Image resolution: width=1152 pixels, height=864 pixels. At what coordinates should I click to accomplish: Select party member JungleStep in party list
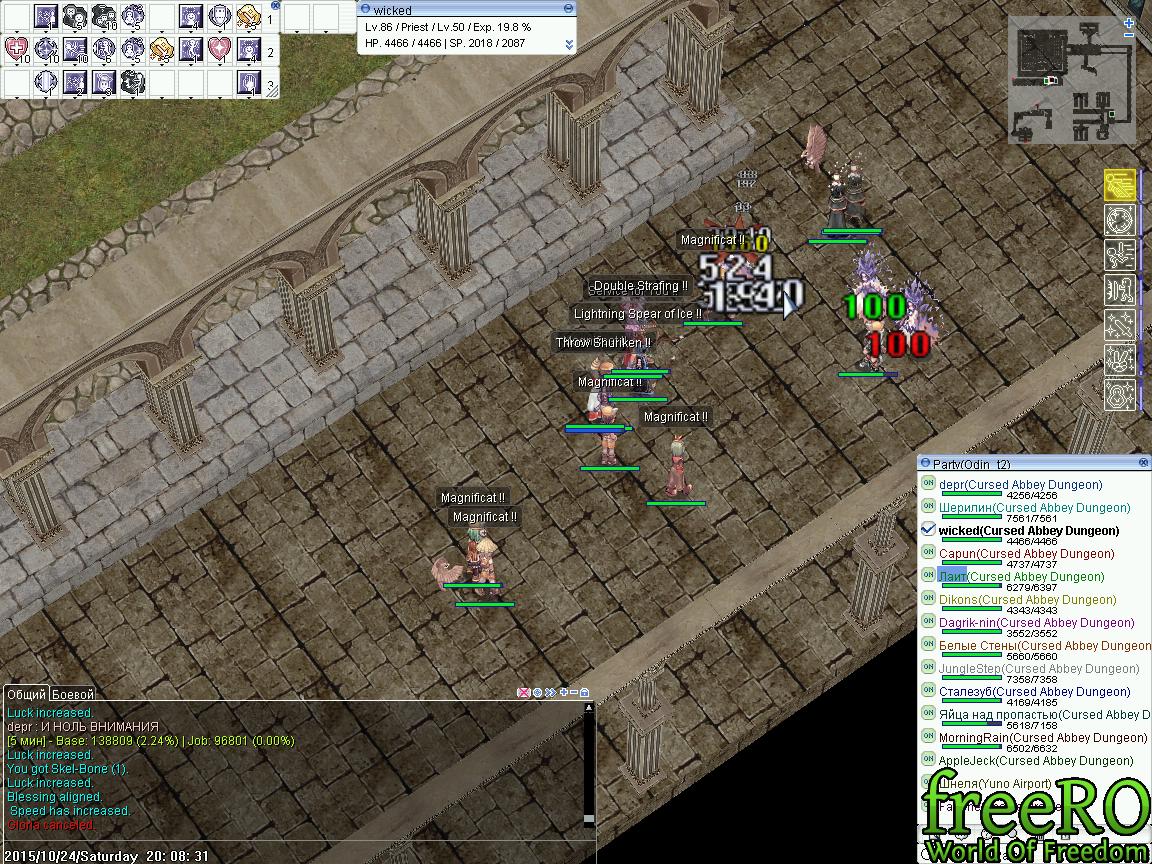(1038, 669)
